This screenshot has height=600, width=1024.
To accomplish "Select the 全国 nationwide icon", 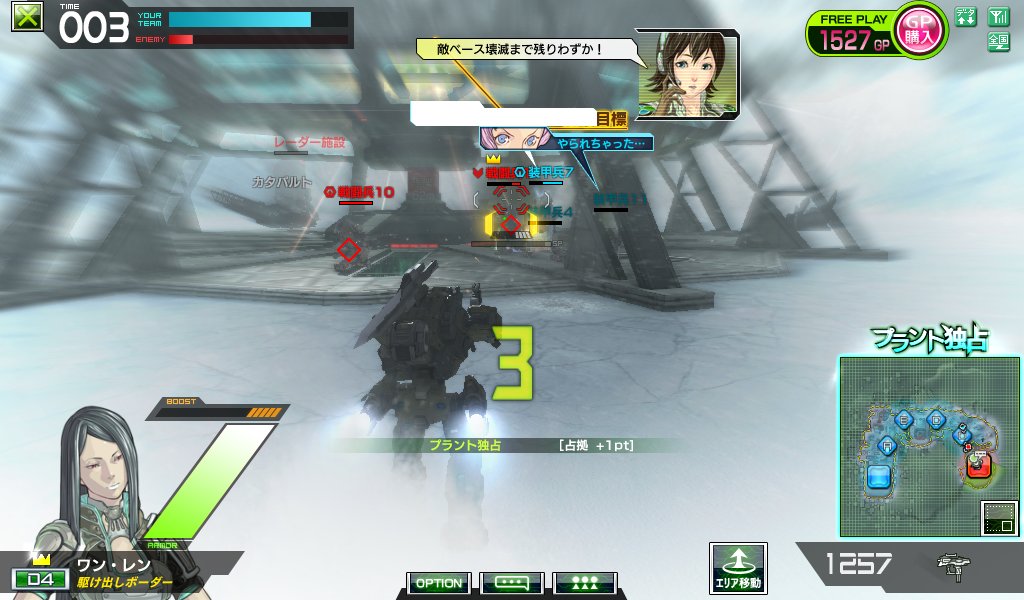I will click(998, 41).
